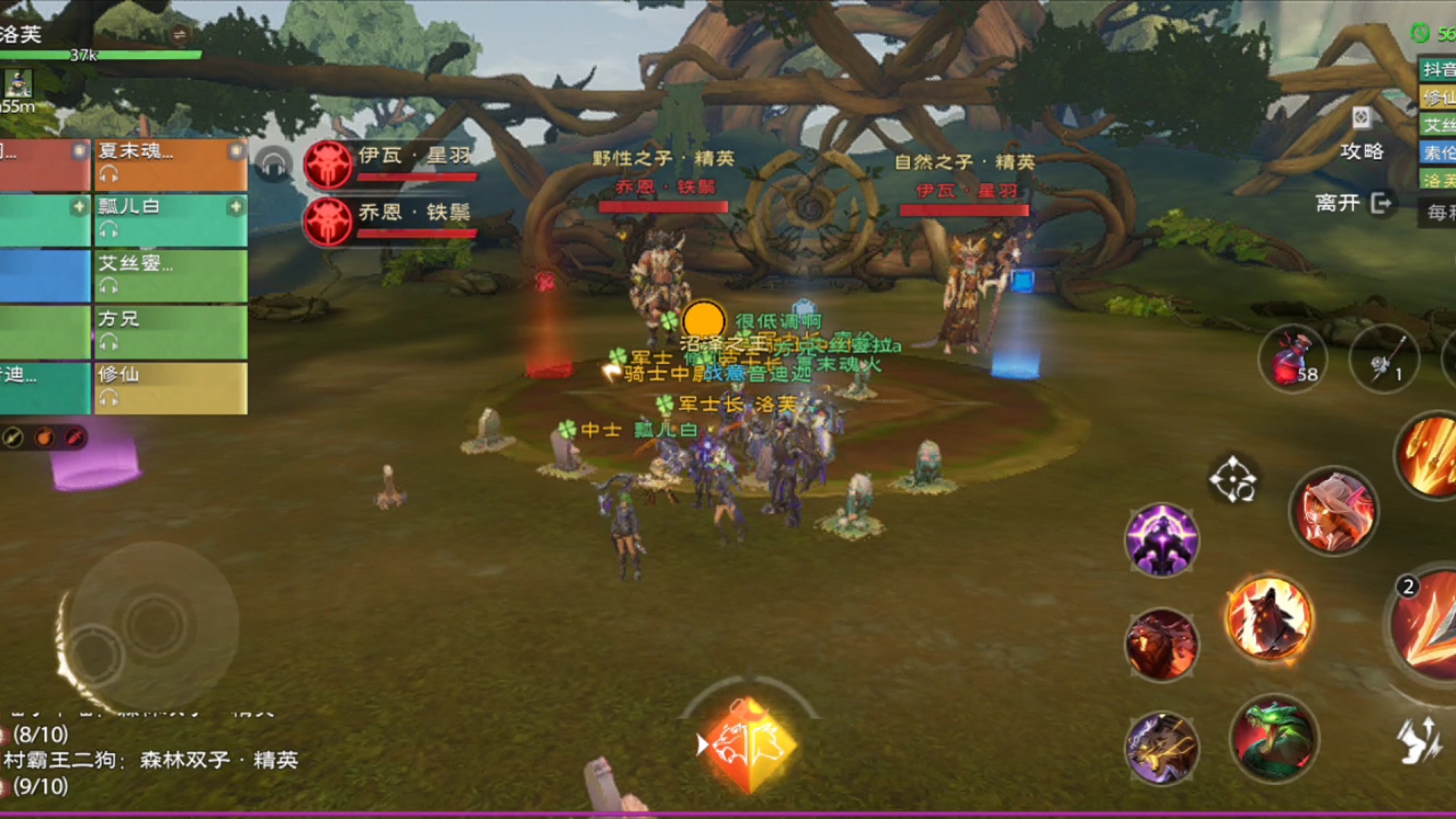Screen dimensions: 1456x819
Task: Use the red health potion
Action: coord(1293,359)
